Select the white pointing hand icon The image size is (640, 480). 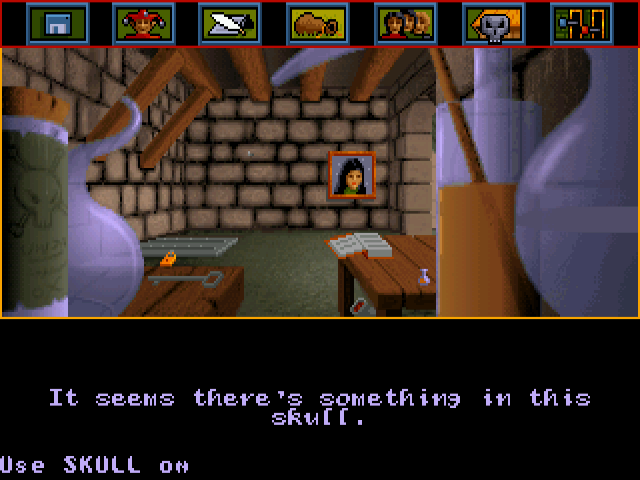point(231,23)
